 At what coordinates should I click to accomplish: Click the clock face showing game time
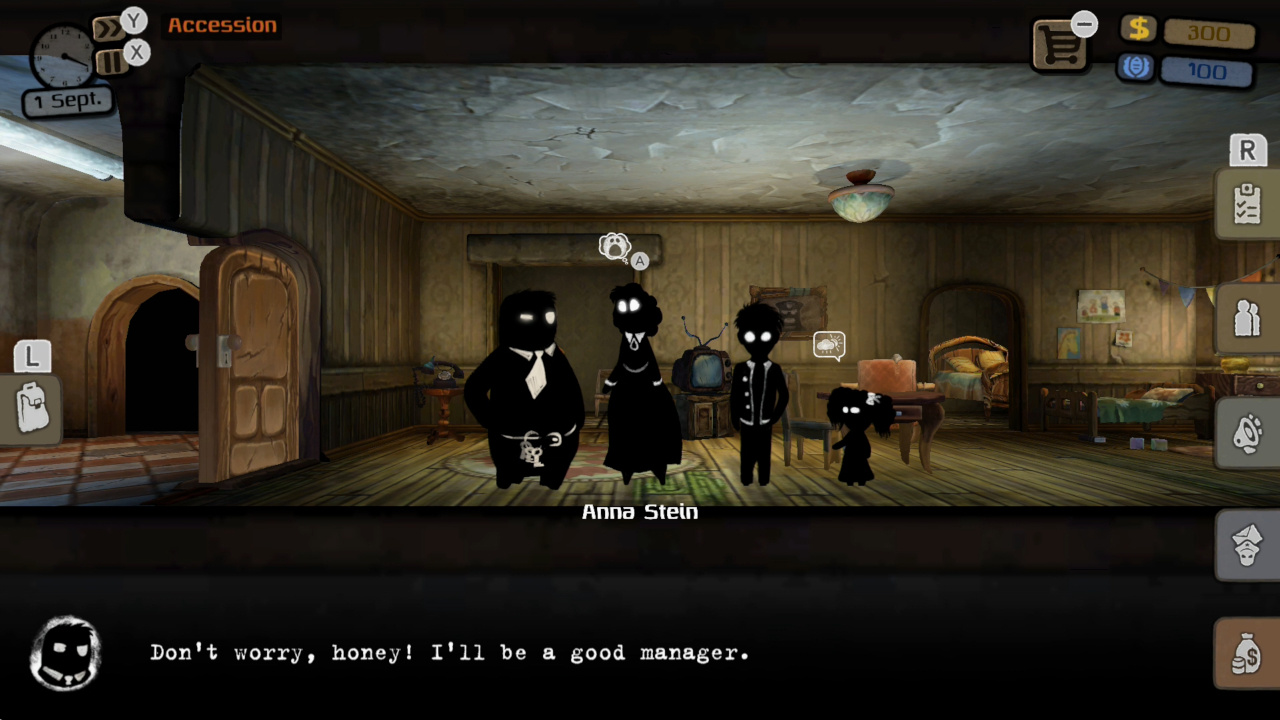(x=62, y=56)
